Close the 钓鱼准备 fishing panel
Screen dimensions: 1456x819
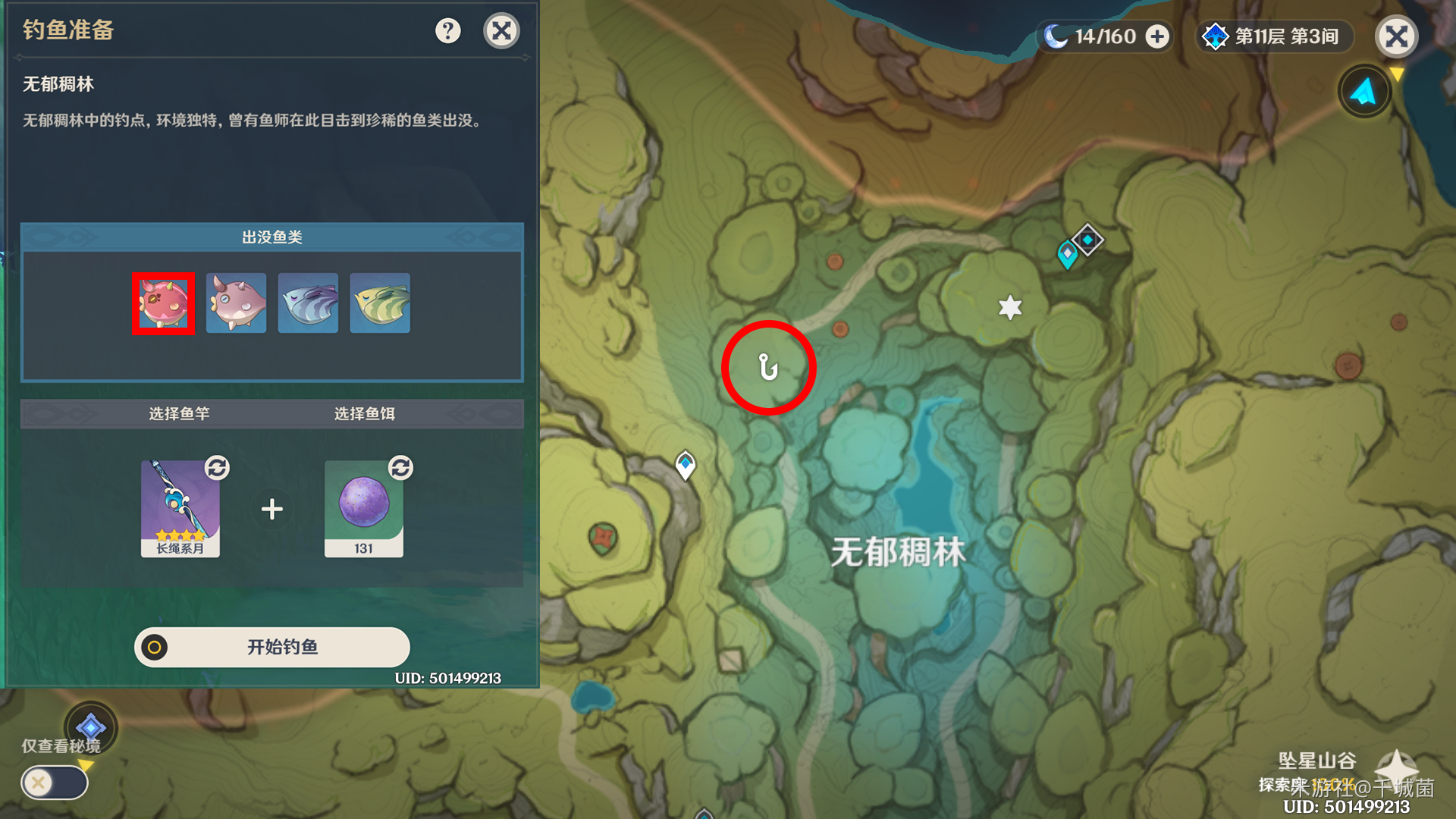[x=501, y=31]
